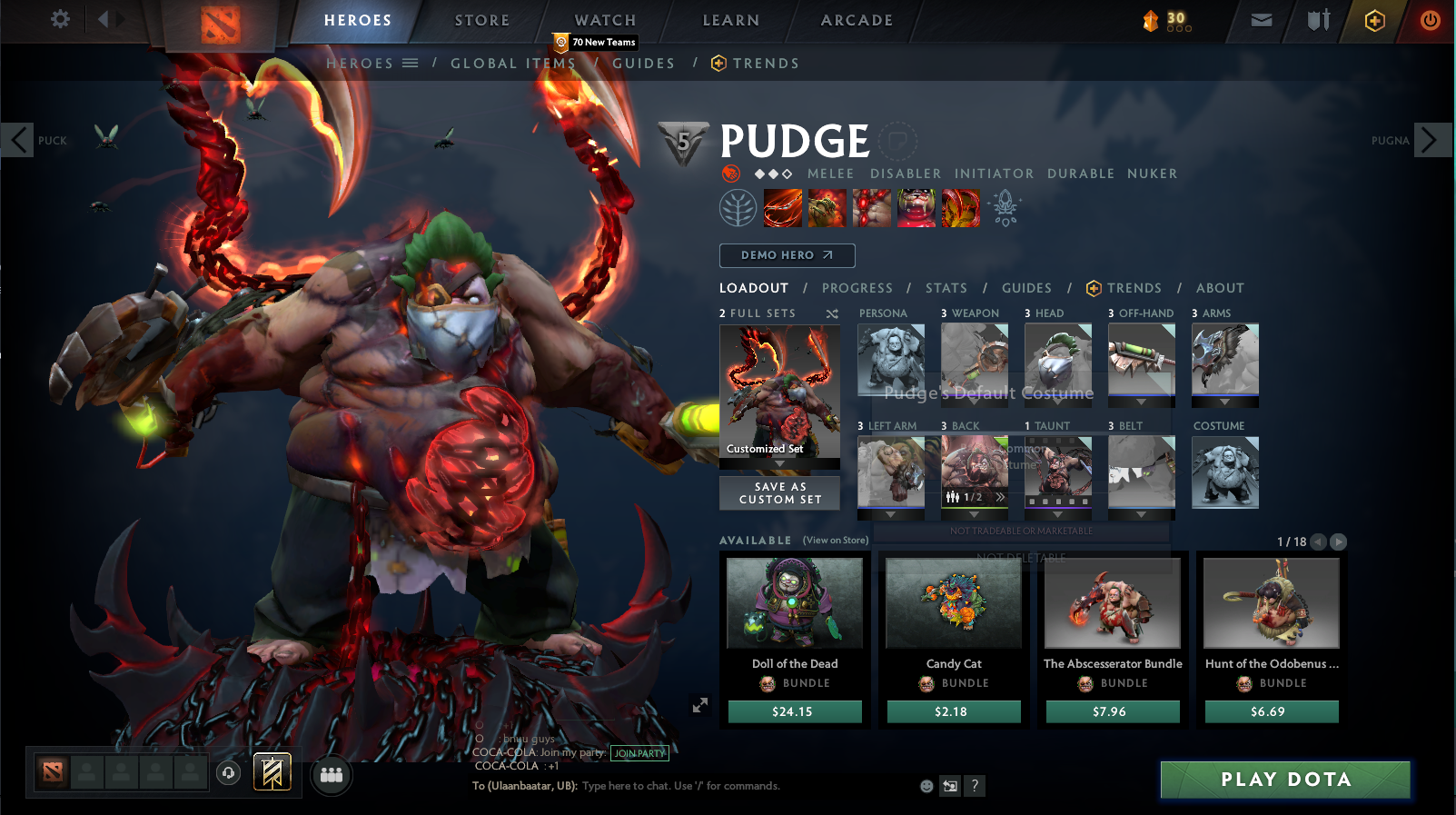
Task: Open settings with the gear icon
Action: click(59, 20)
